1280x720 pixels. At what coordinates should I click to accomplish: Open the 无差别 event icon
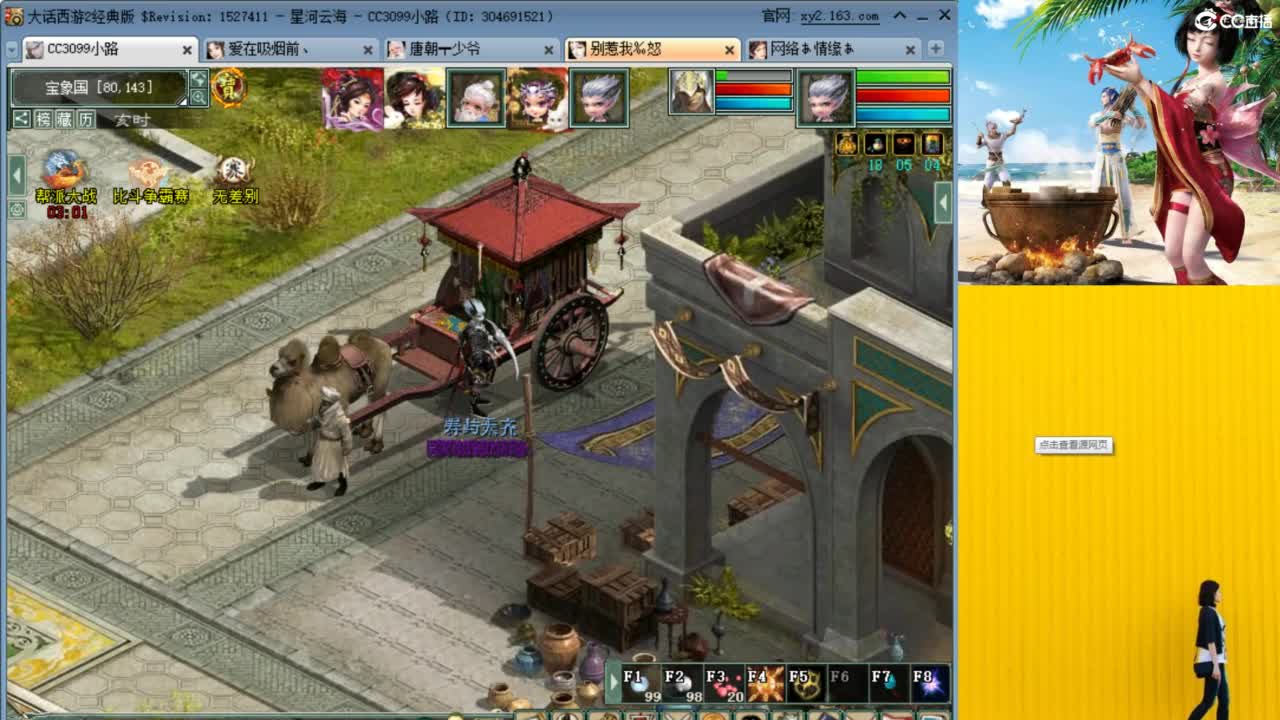click(234, 170)
